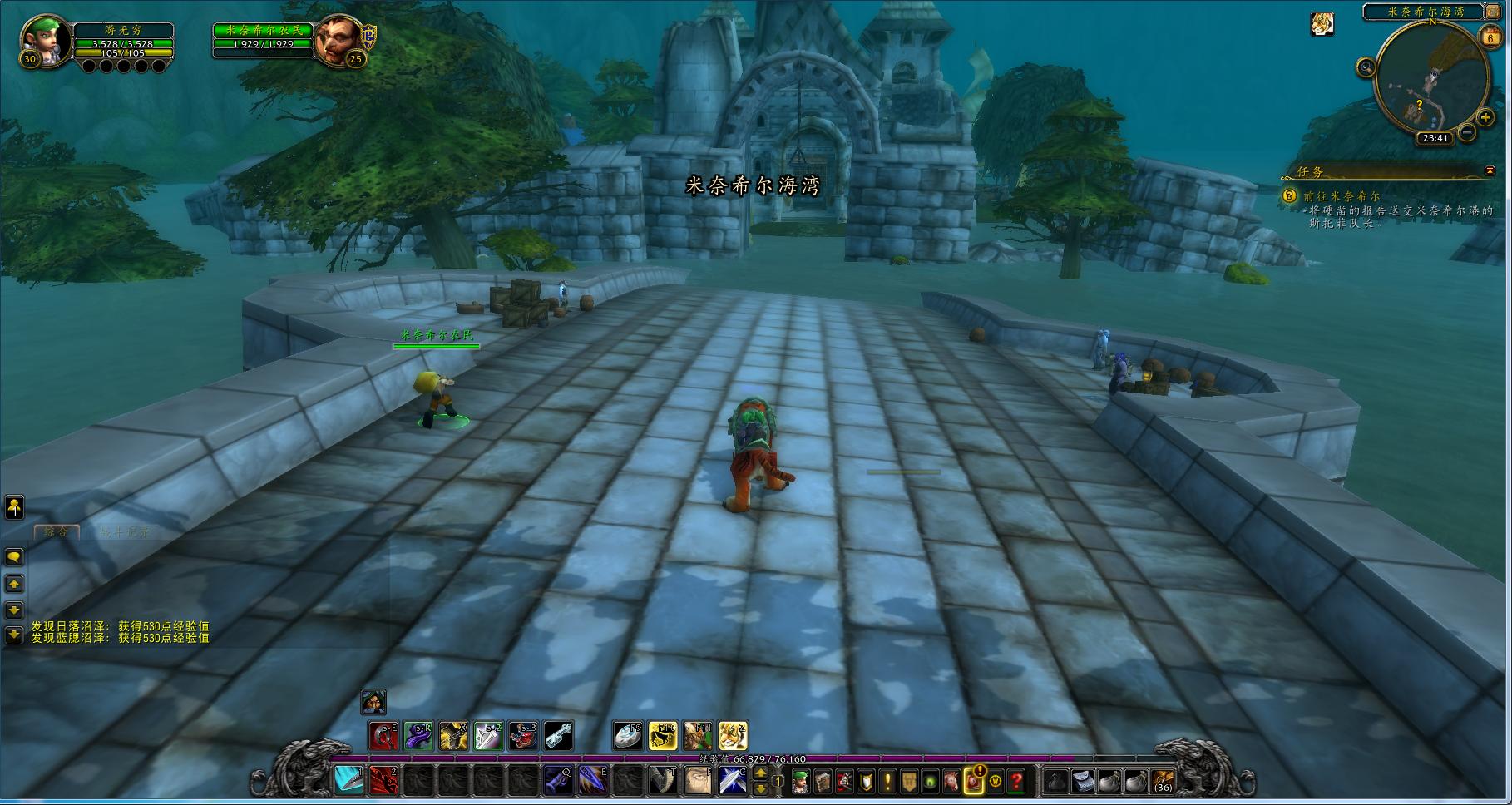Open the blue backpack bag slot

(x=1082, y=781)
